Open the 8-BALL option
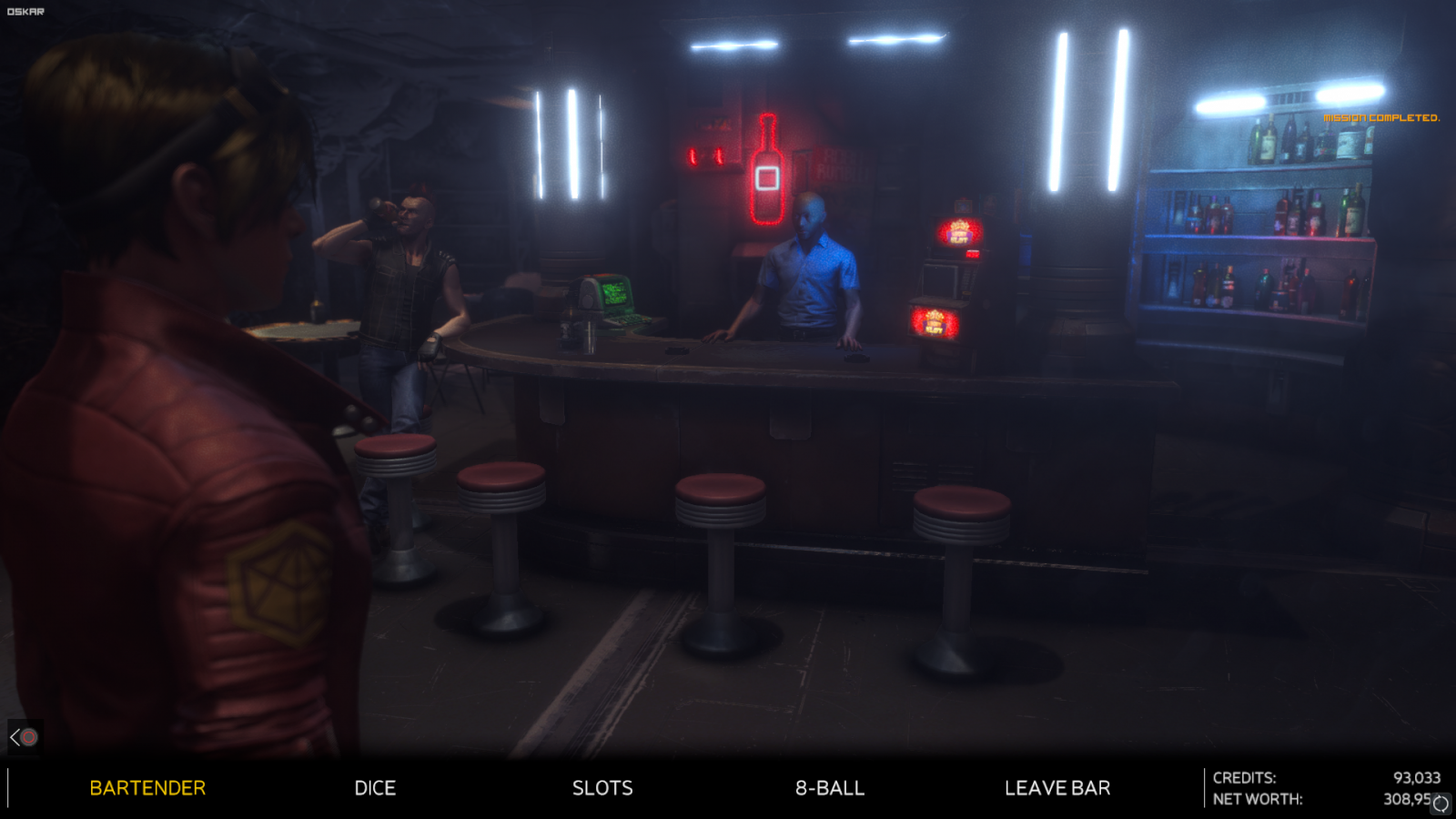Viewport: 1456px width, 819px height. pos(829,788)
